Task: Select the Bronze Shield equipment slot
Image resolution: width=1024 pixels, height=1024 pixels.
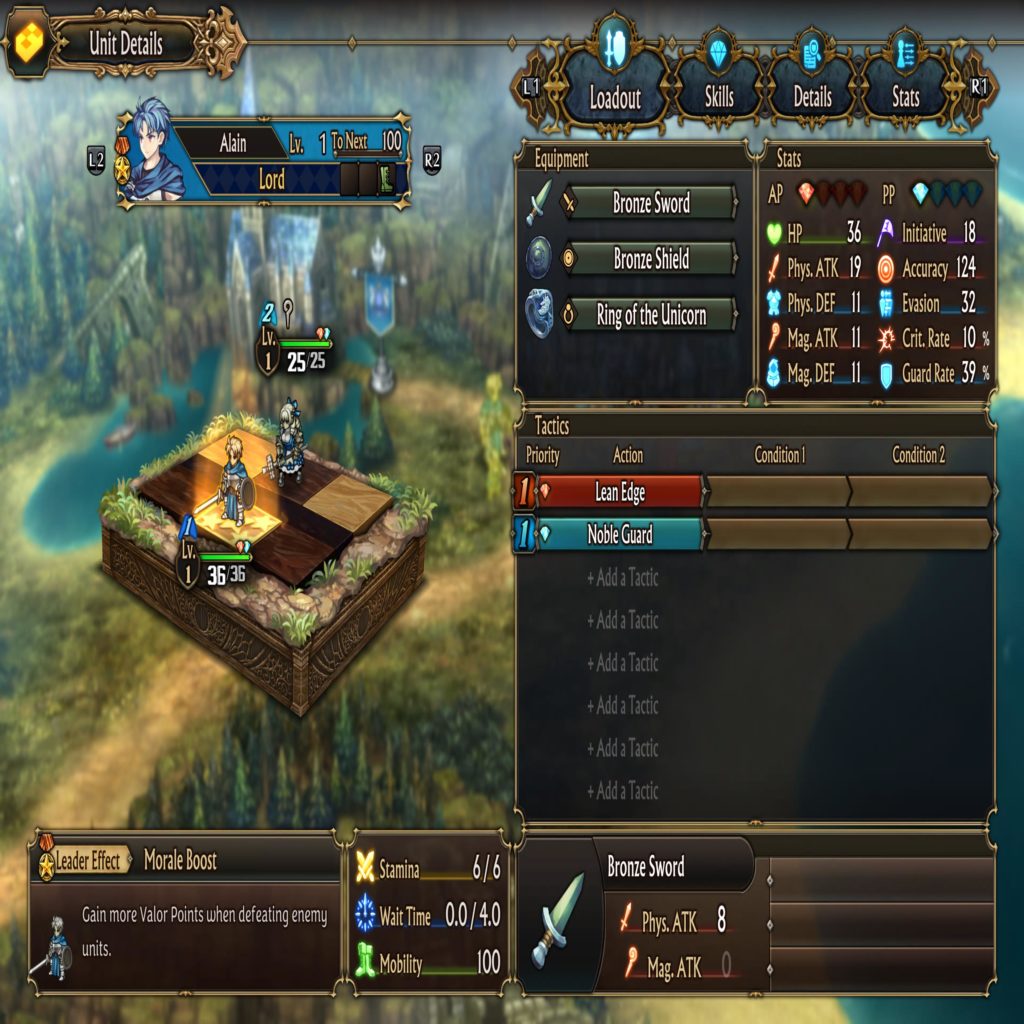Action: 651,260
